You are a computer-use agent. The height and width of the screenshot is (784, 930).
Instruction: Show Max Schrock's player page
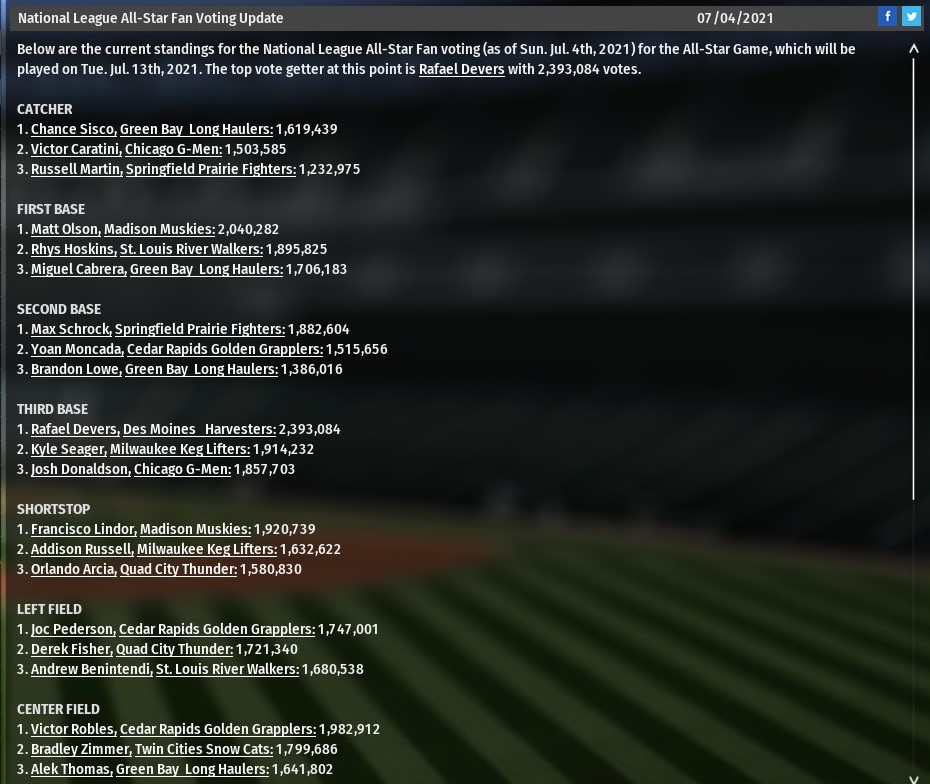click(x=70, y=329)
